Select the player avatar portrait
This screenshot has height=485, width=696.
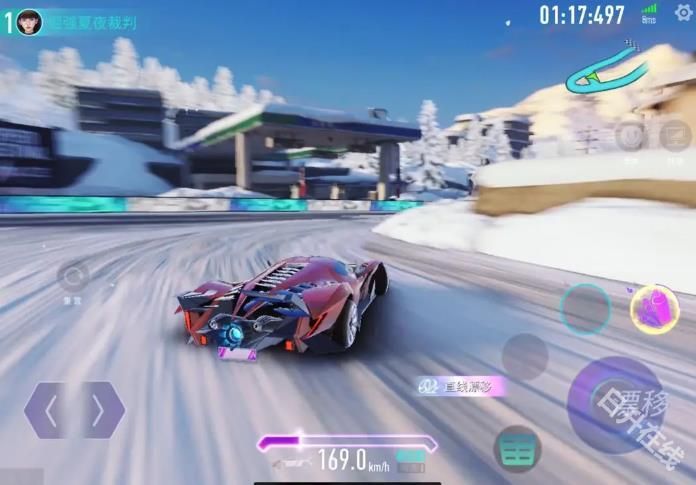(29, 21)
